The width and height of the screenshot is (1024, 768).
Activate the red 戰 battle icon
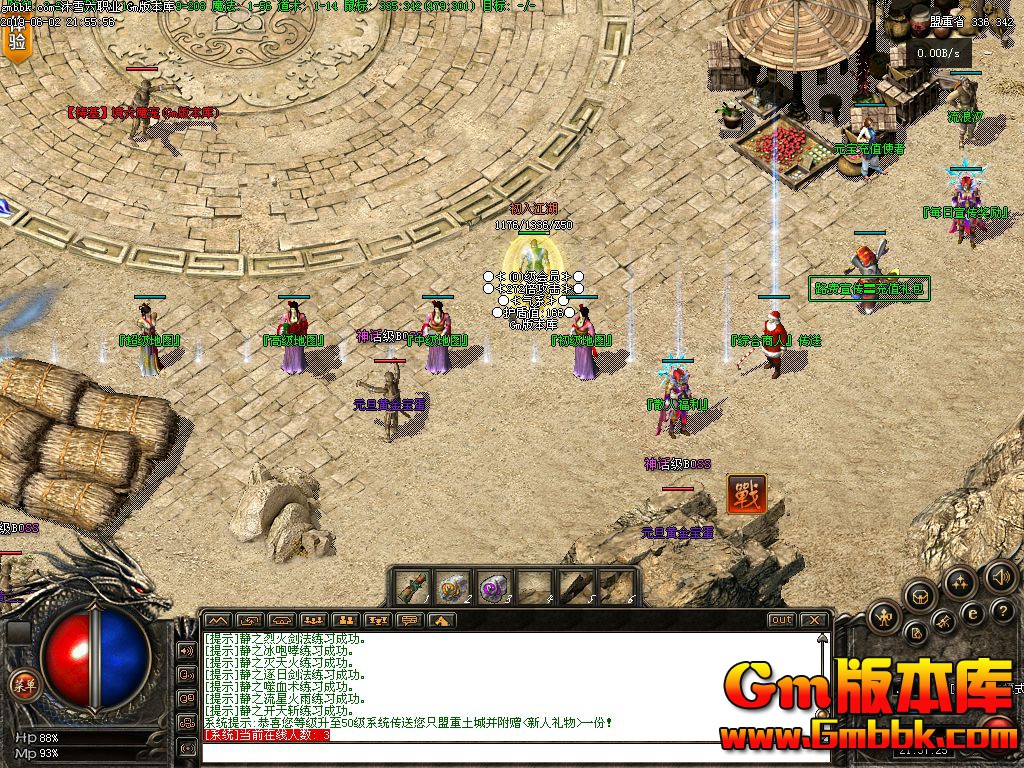[746, 495]
